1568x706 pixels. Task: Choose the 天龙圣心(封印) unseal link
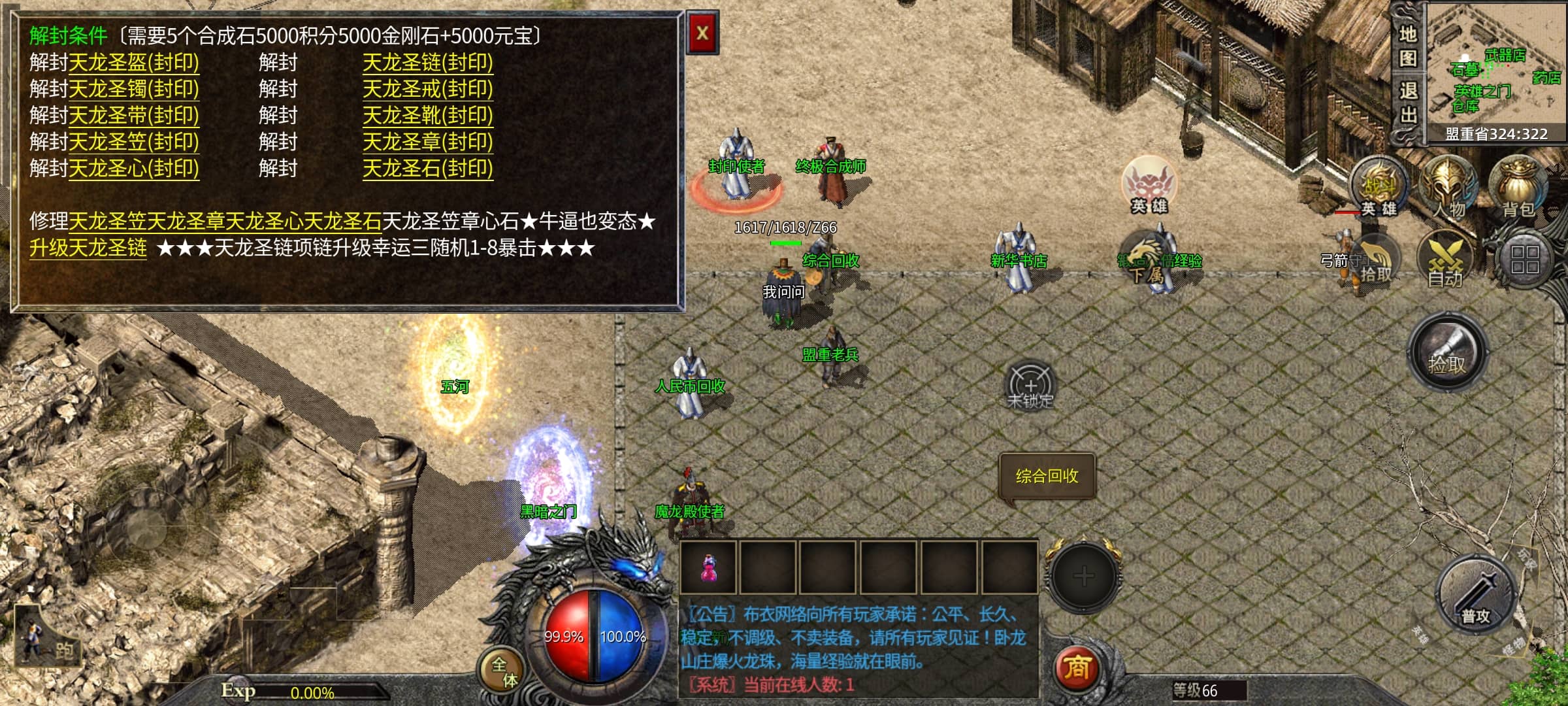tap(133, 169)
